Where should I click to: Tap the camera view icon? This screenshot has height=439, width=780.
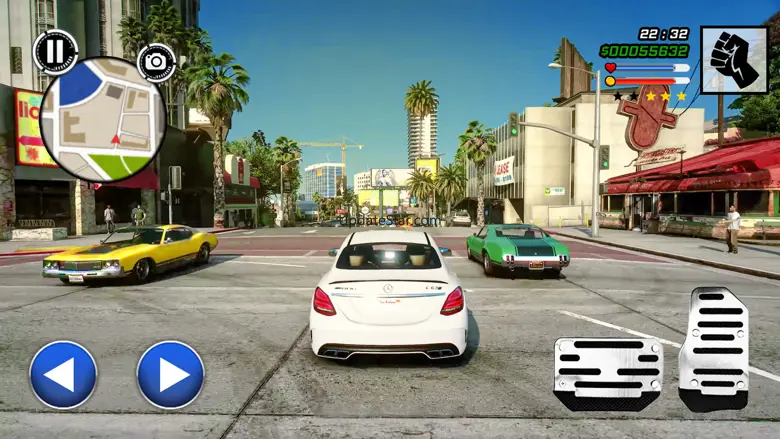coord(156,62)
